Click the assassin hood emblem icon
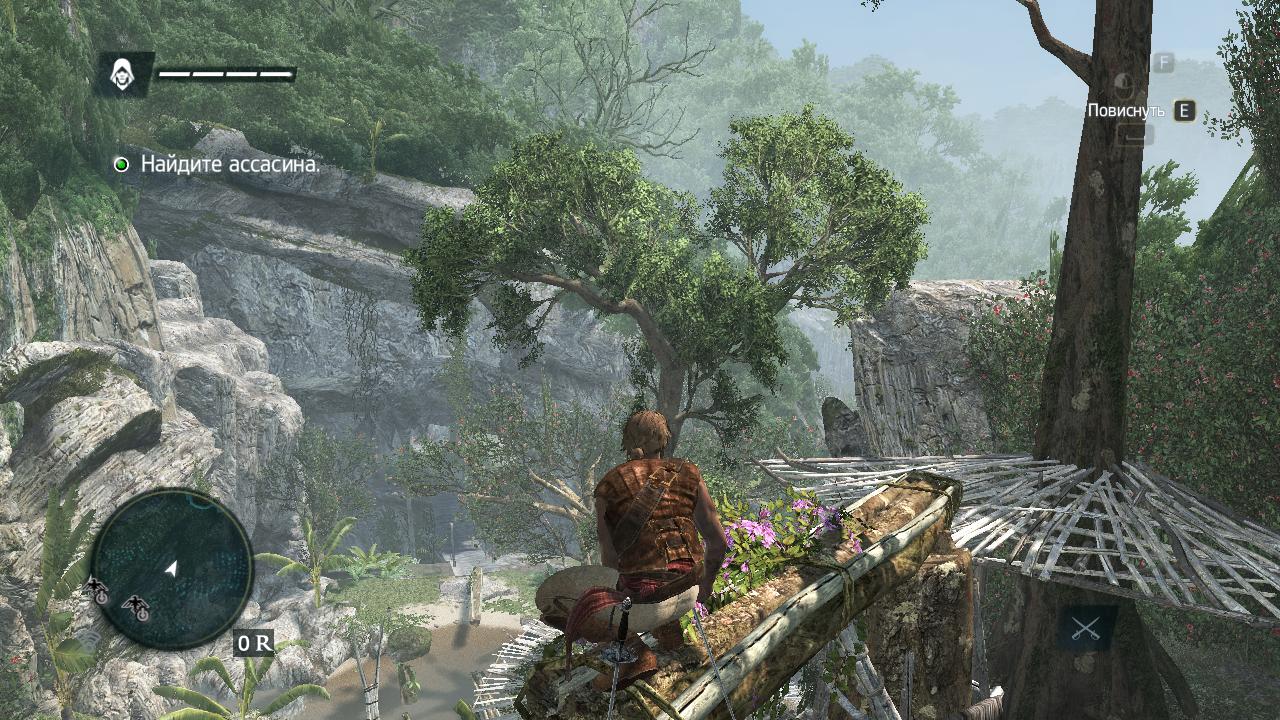Image resolution: width=1280 pixels, height=720 pixels. pos(124,73)
